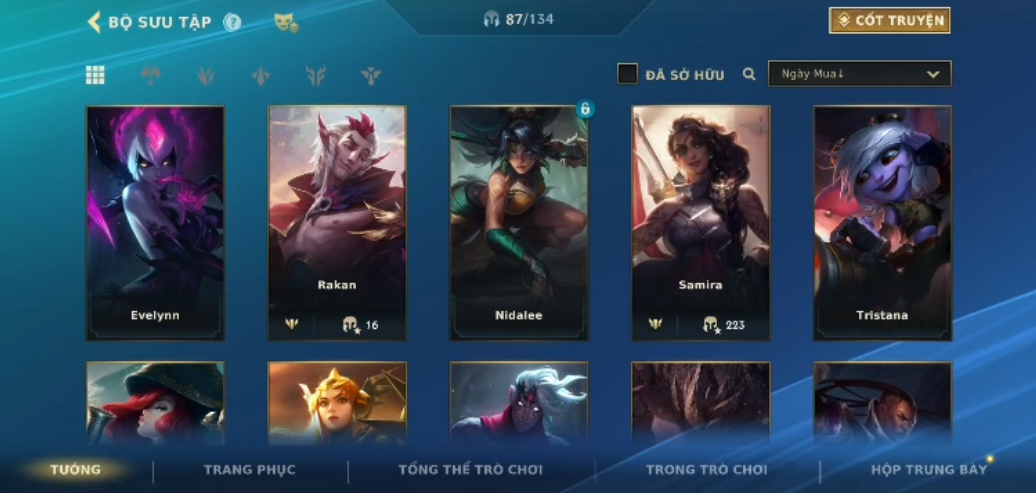Switch to the Trang Phục tab

point(250,470)
